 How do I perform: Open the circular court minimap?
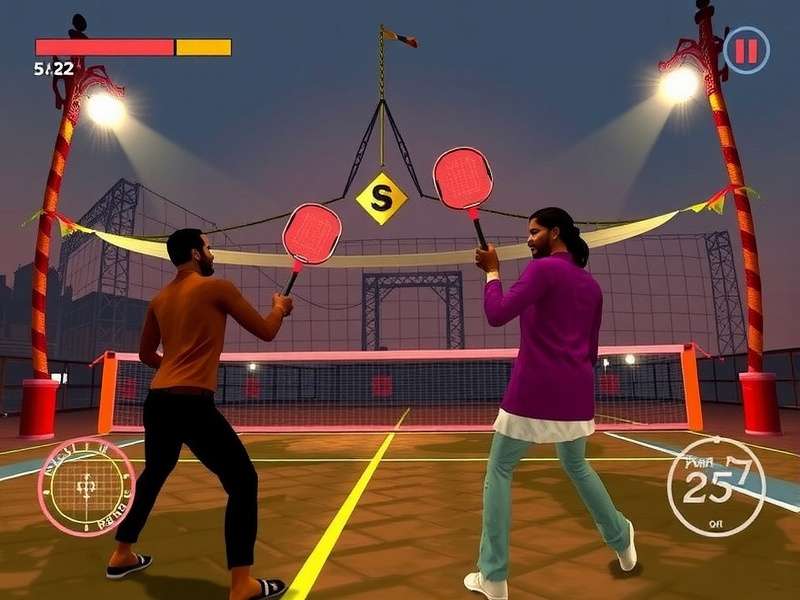click(86, 486)
